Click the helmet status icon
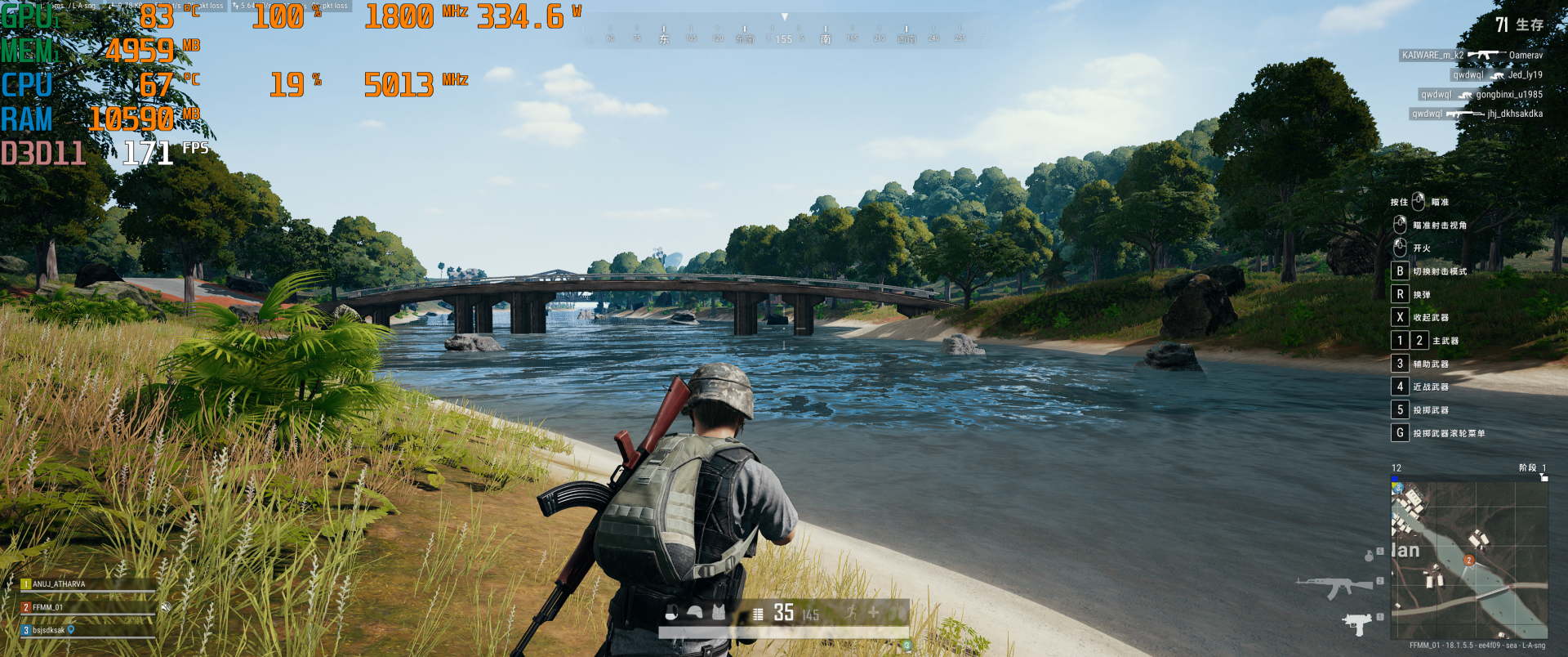Viewport: 1568px width, 657px height. (695, 613)
